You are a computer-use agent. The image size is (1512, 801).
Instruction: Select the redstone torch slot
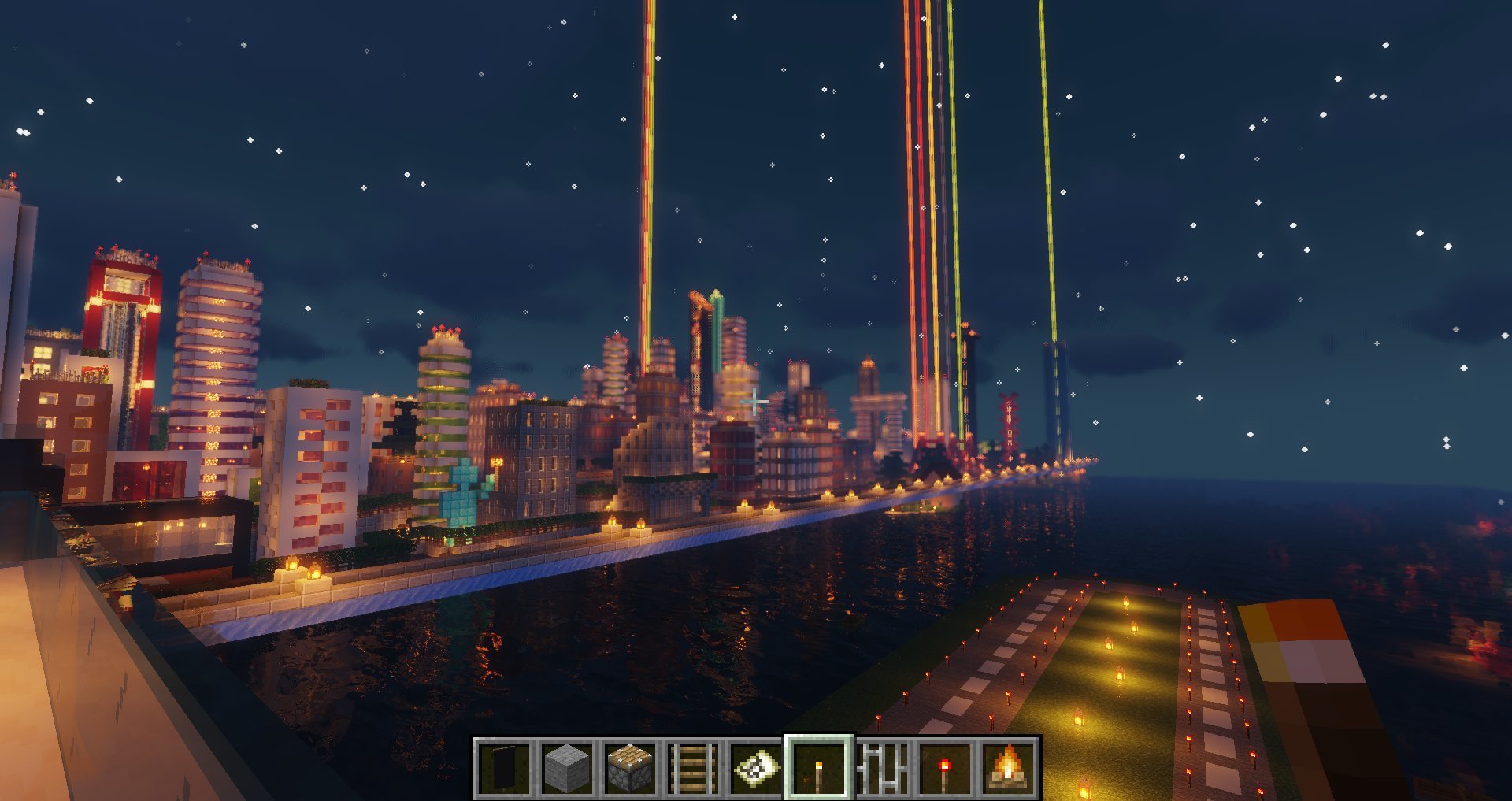click(945, 767)
